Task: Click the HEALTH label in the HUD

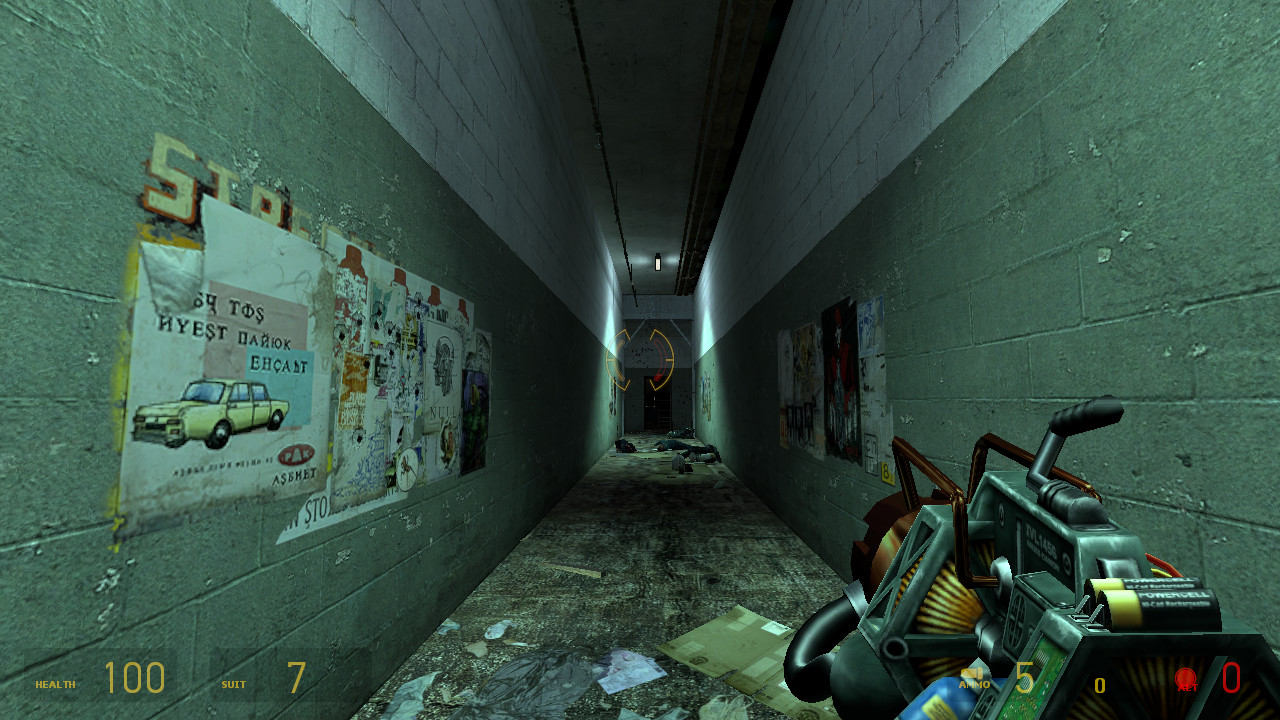Action: pos(58,686)
